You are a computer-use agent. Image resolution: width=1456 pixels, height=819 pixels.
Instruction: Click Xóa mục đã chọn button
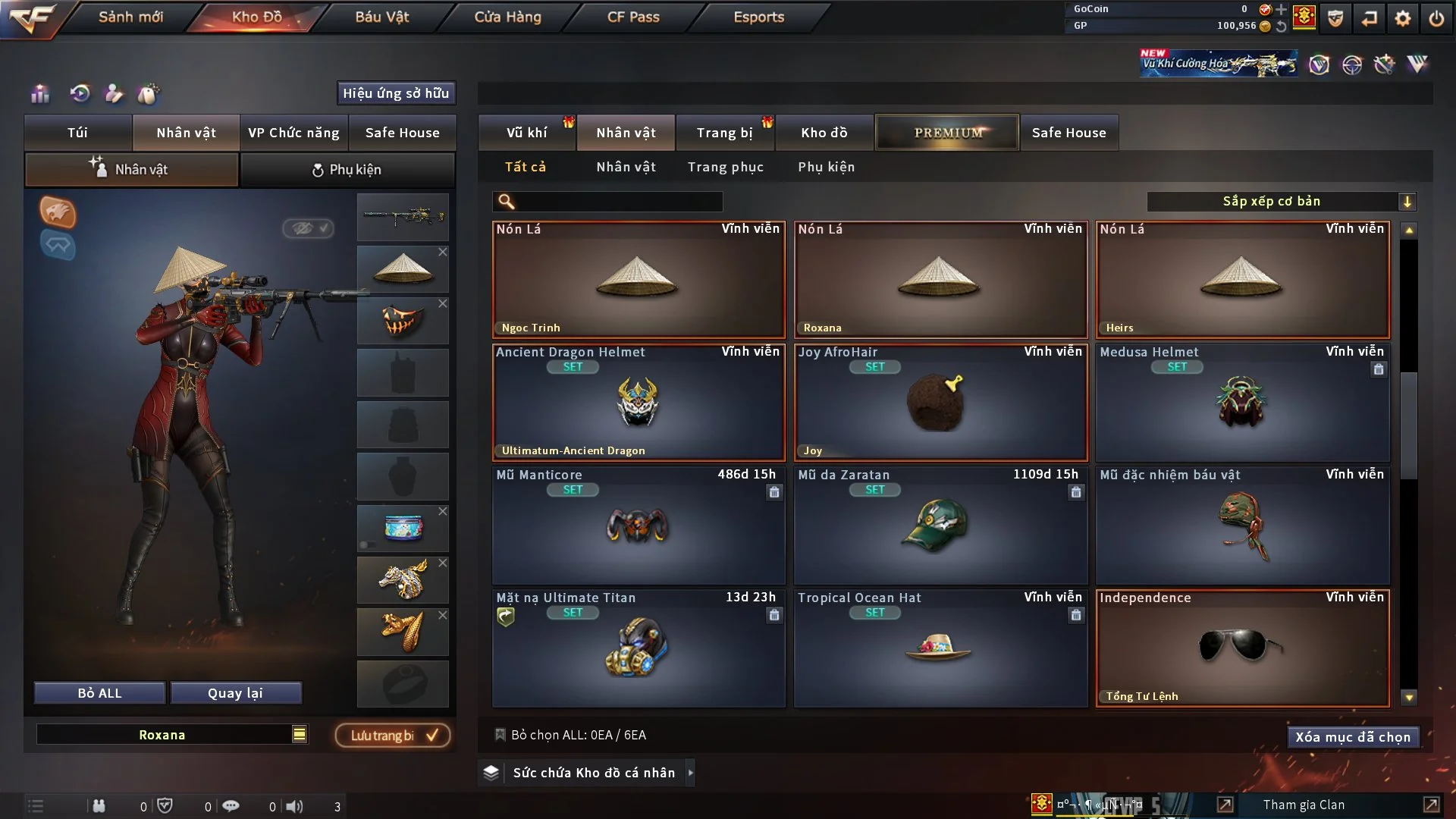(1352, 737)
